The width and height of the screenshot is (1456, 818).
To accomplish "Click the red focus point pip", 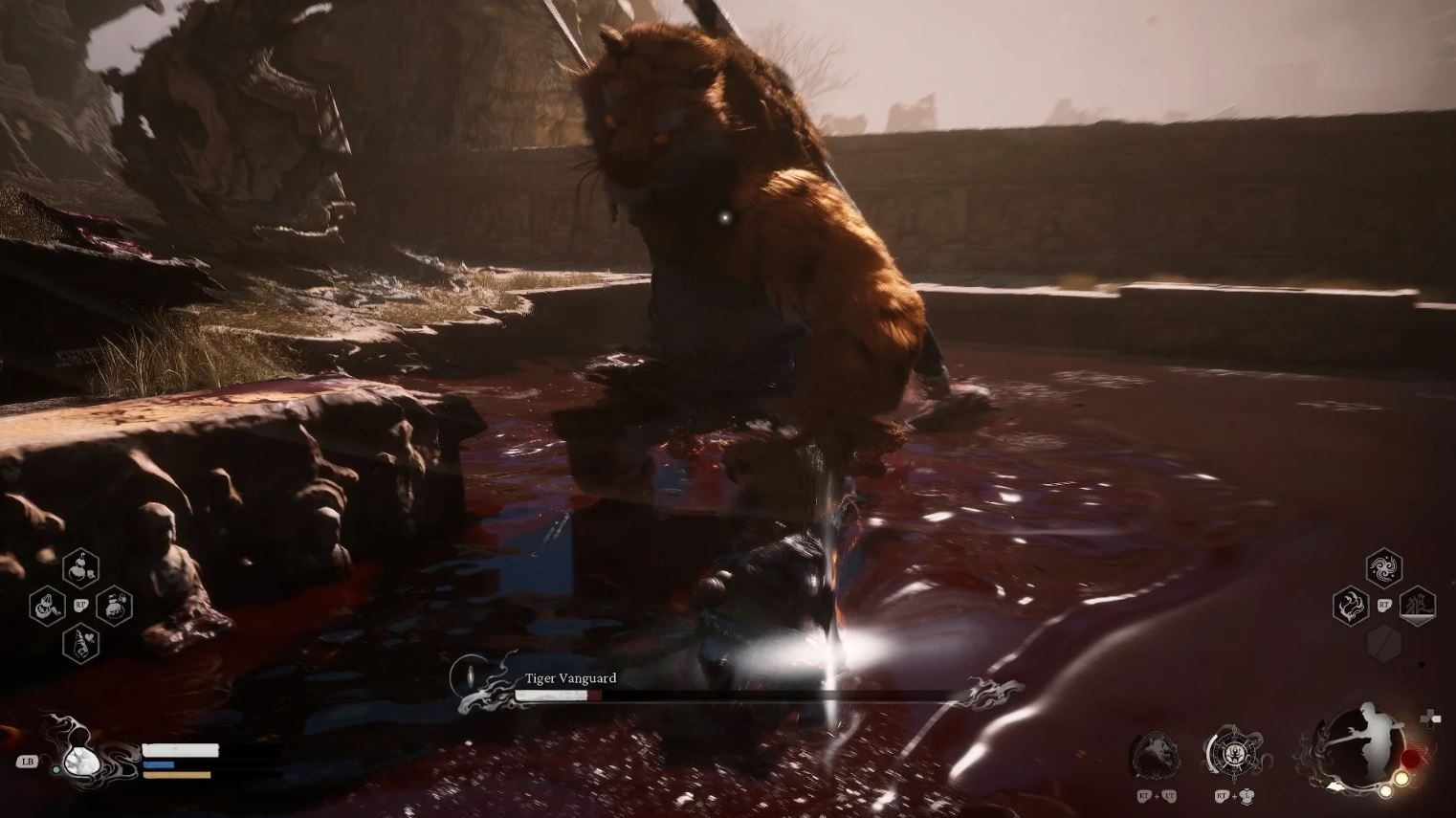I will coord(1411,757).
